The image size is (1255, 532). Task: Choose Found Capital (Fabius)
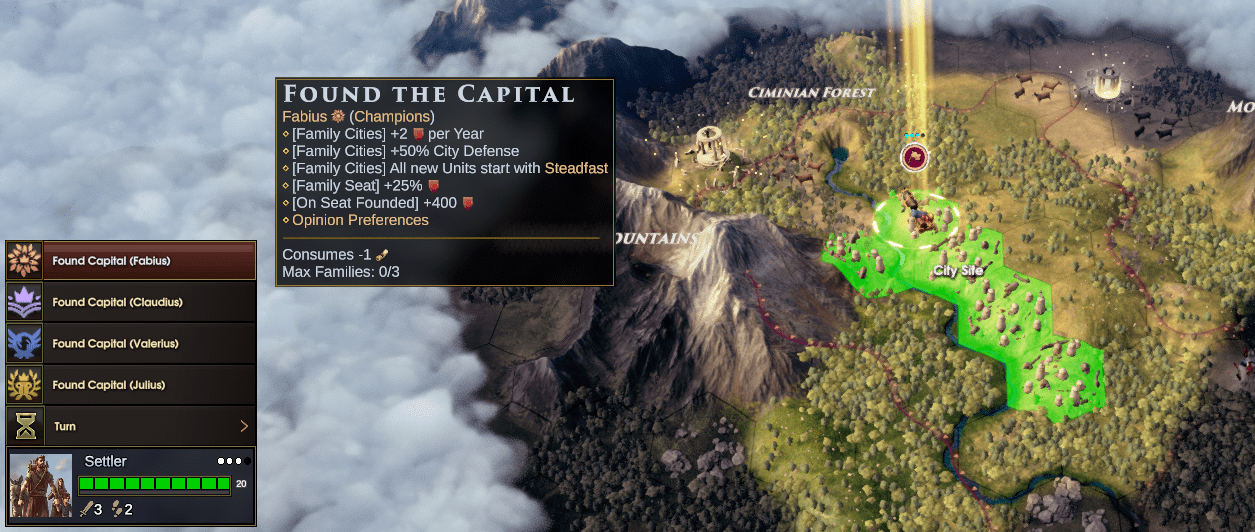tap(131, 261)
